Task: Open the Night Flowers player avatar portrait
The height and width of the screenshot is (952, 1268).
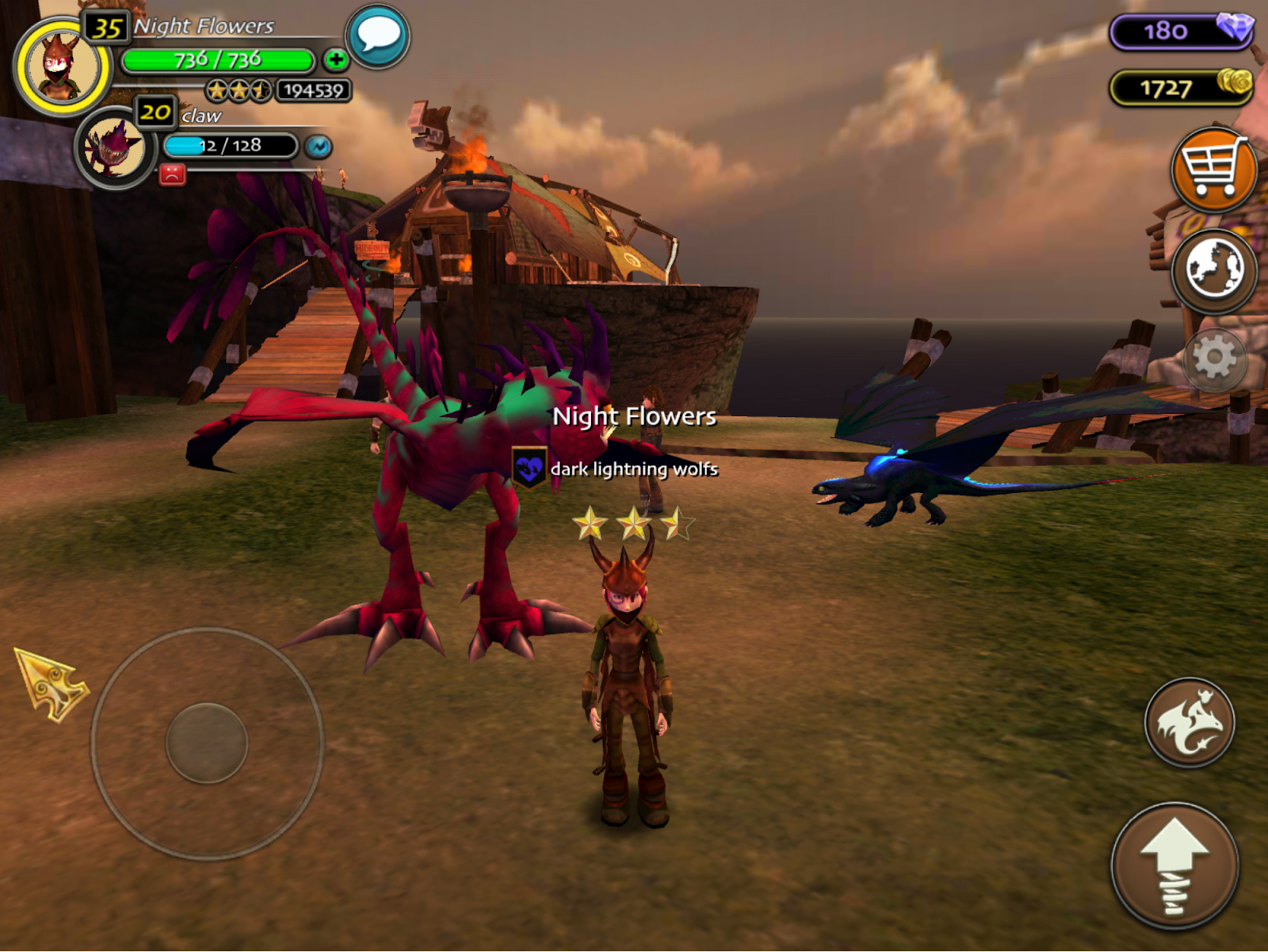Action: (62, 68)
